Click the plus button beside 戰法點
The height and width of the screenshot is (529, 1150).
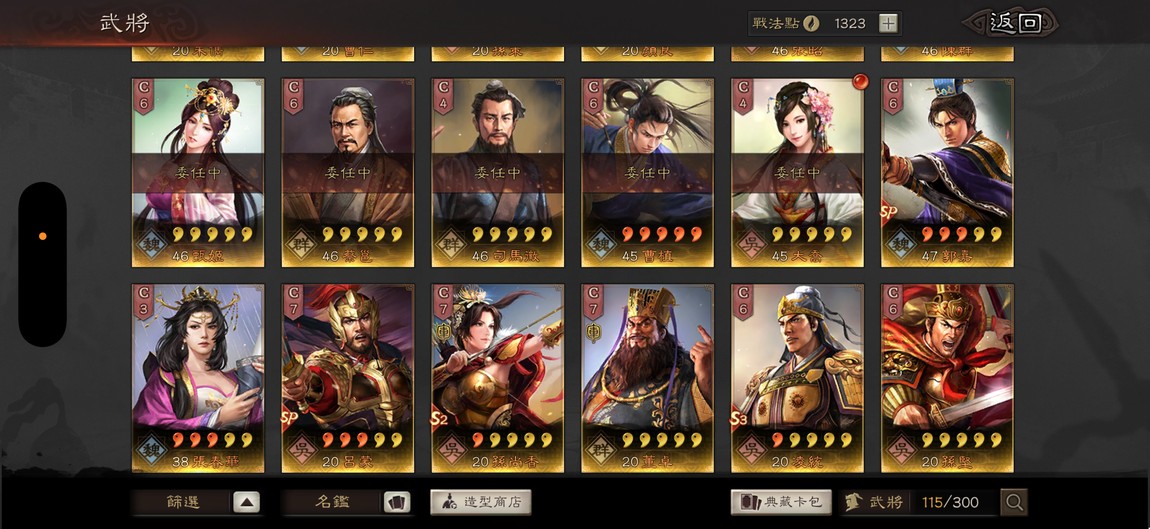(x=888, y=23)
